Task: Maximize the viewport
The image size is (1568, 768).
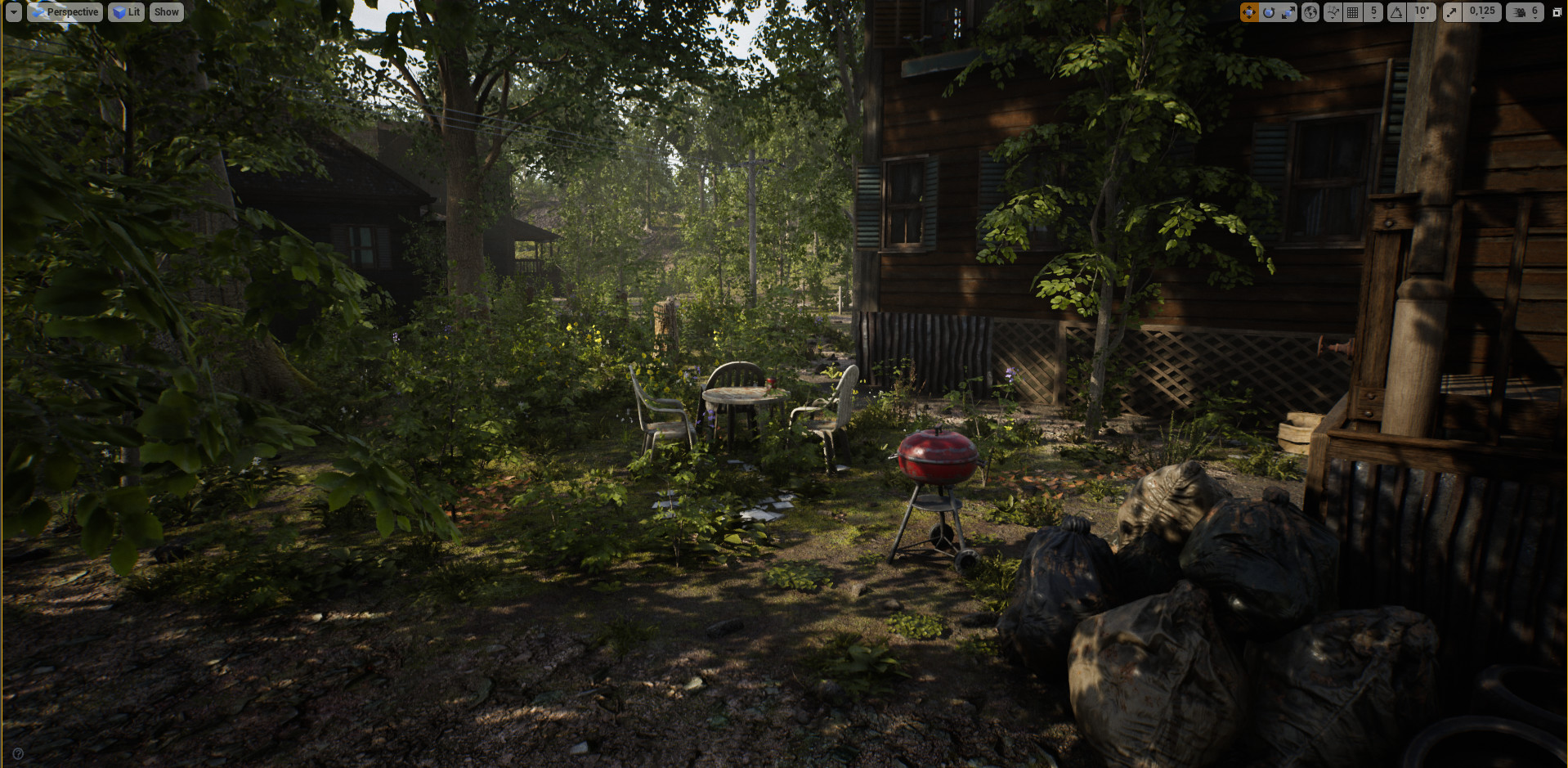Action: coord(1556,11)
